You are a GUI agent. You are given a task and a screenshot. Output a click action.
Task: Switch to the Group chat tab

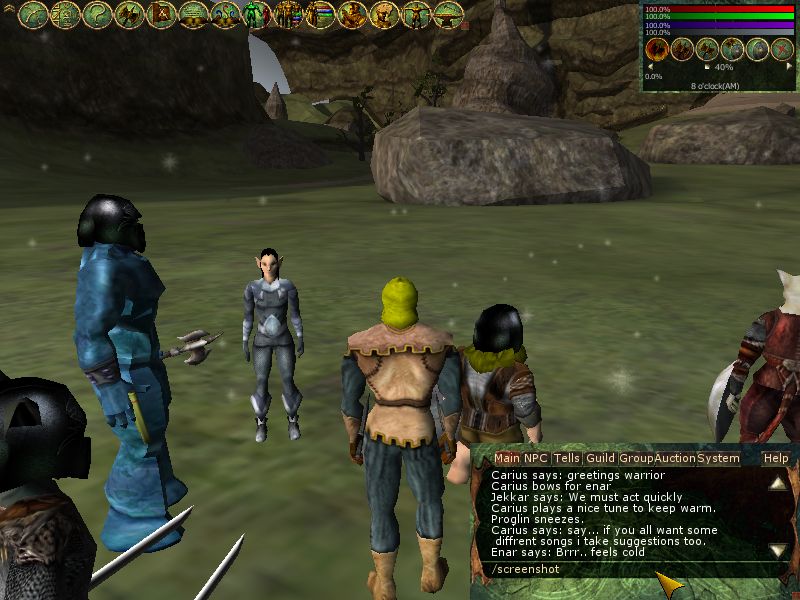(x=635, y=458)
